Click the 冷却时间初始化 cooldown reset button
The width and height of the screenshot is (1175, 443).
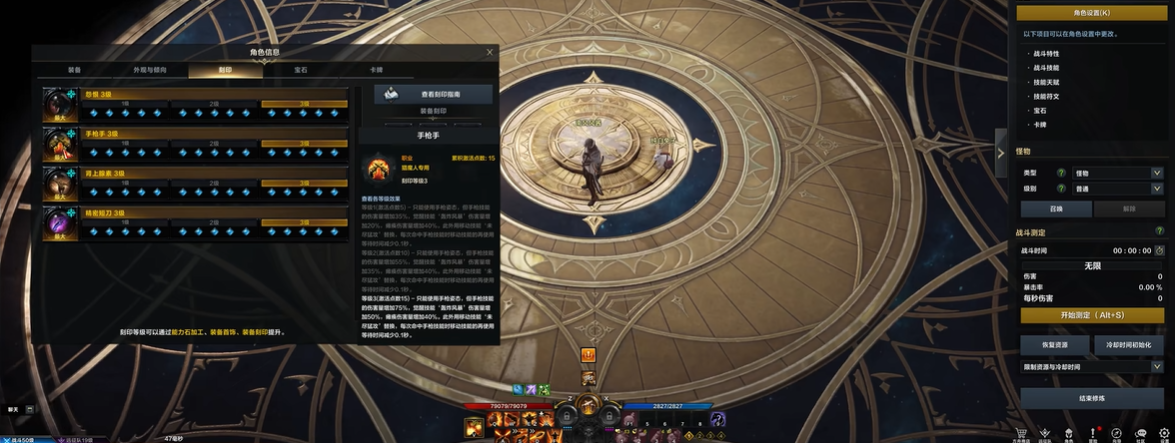(x=1128, y=344)
